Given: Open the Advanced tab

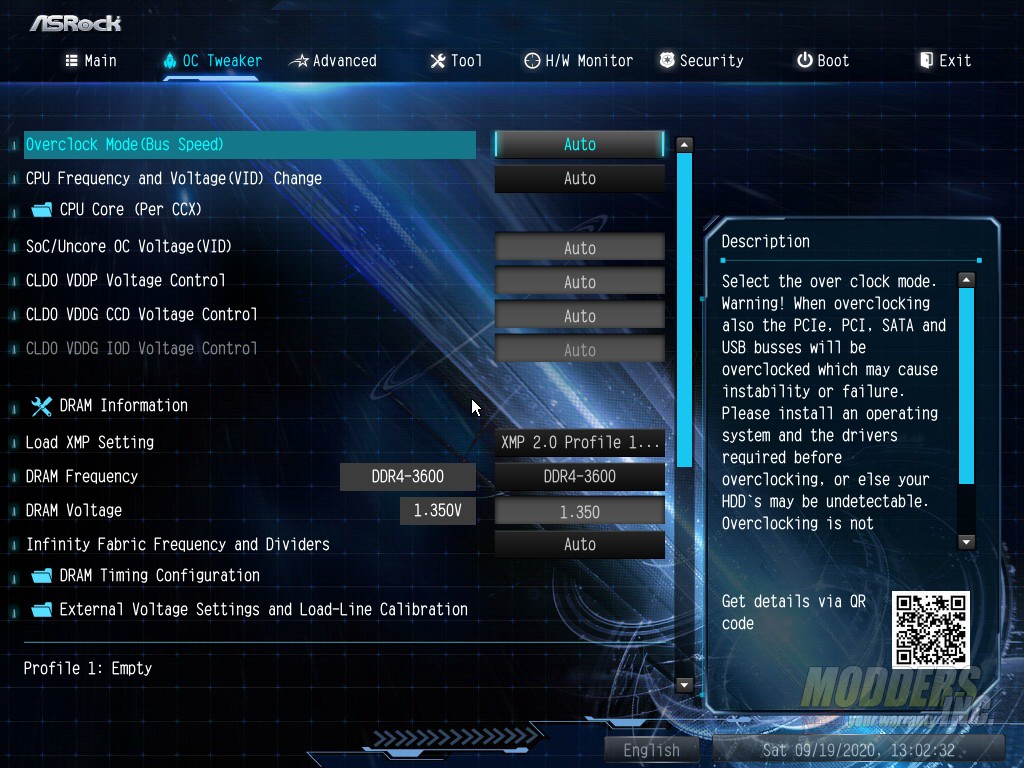Looking at the screenshot, I should click(333, 61).
